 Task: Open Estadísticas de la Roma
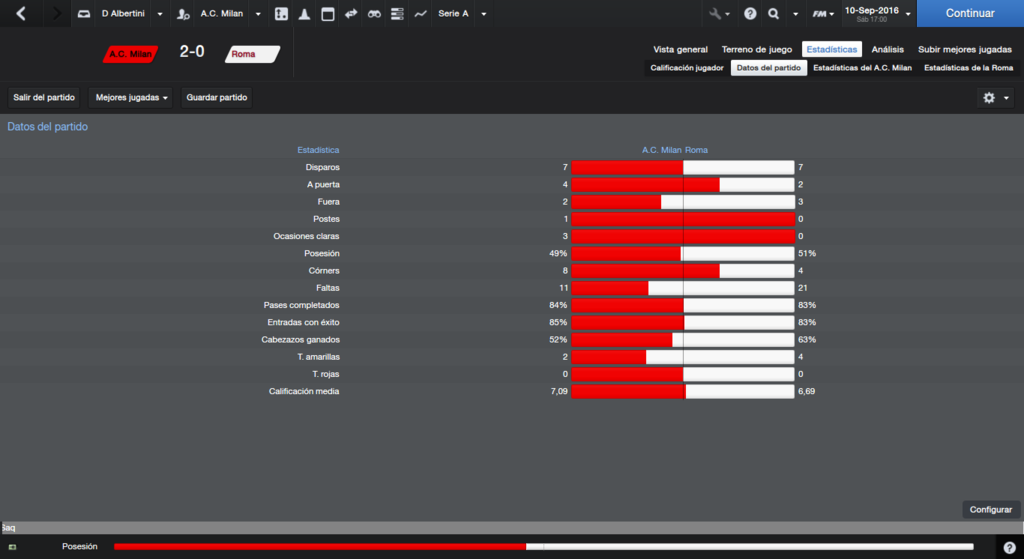pos(968,68)
